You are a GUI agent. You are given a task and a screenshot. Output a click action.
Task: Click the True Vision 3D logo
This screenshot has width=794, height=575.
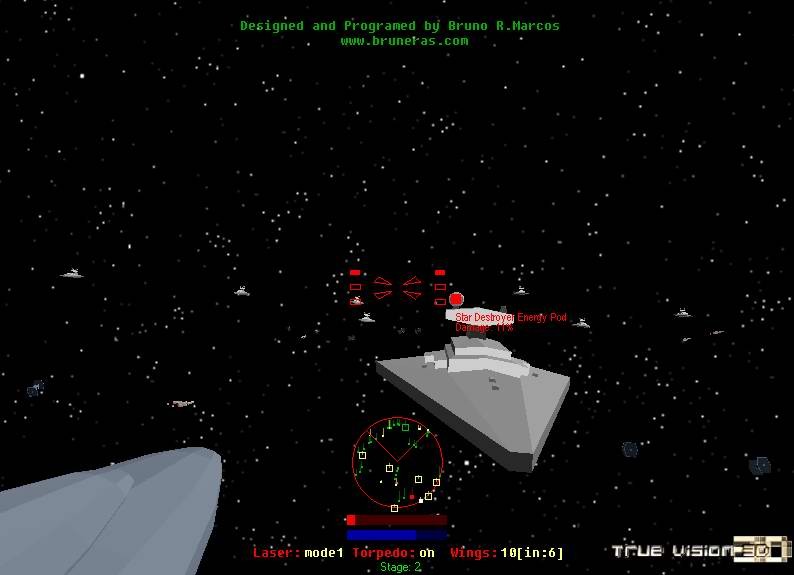(x=701, y=549)
